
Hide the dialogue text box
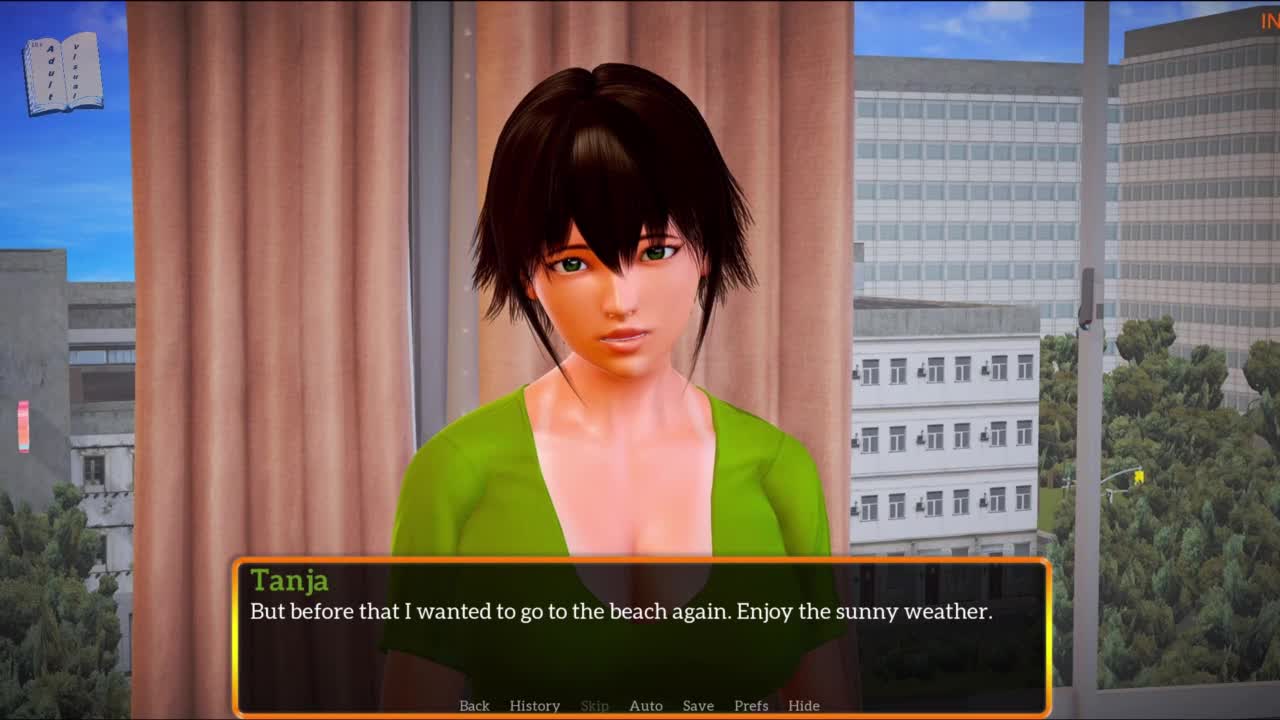803,705
